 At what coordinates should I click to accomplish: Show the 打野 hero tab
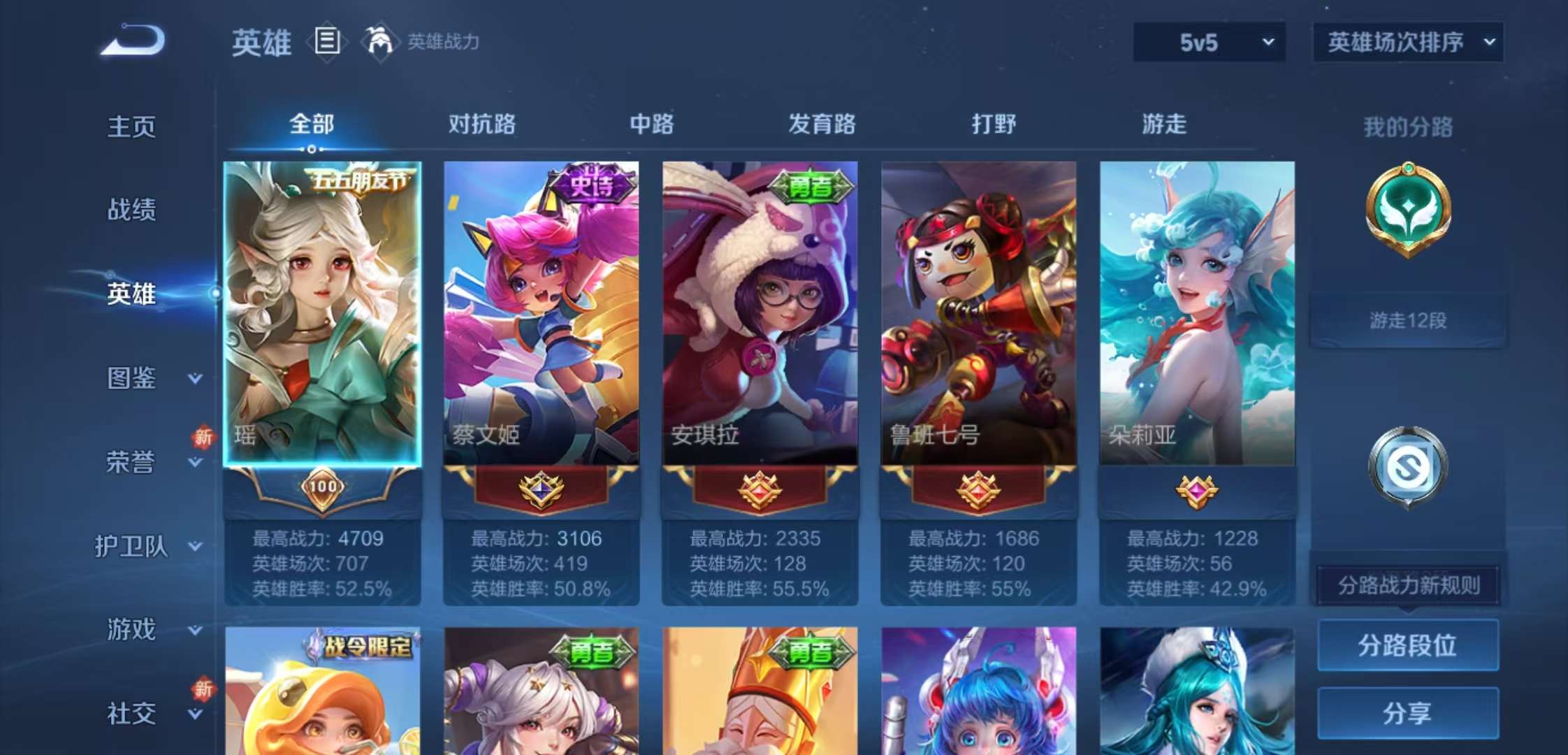click(993, 124)
